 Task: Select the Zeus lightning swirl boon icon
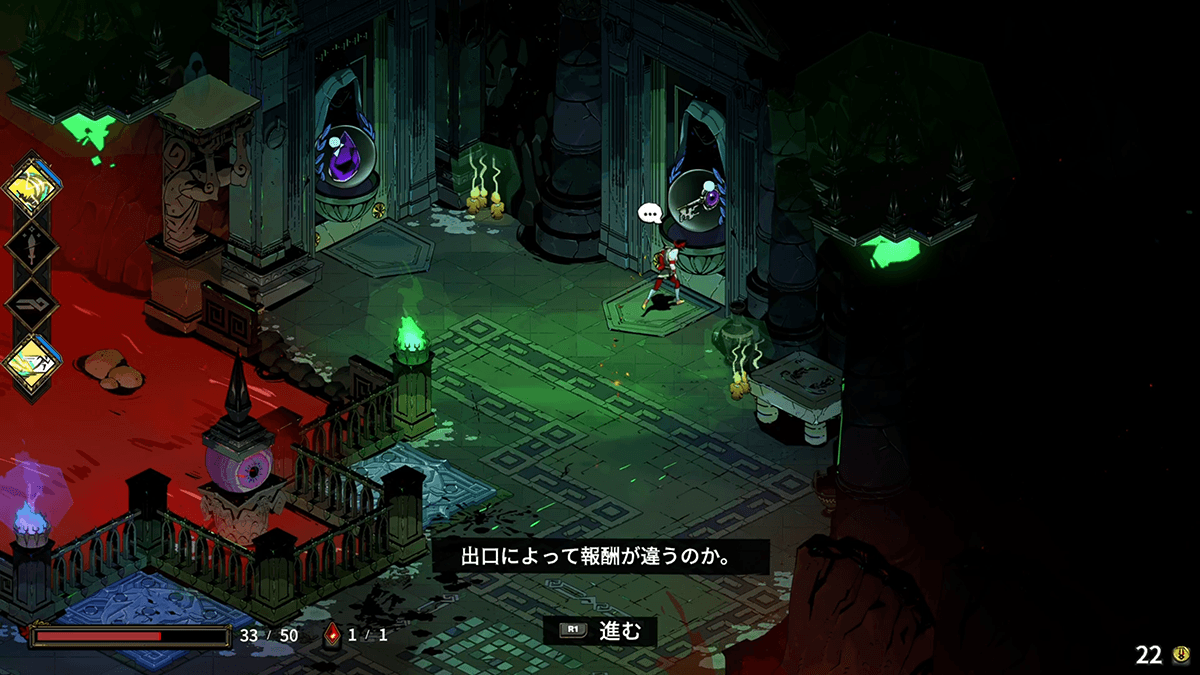pos(33,186)
